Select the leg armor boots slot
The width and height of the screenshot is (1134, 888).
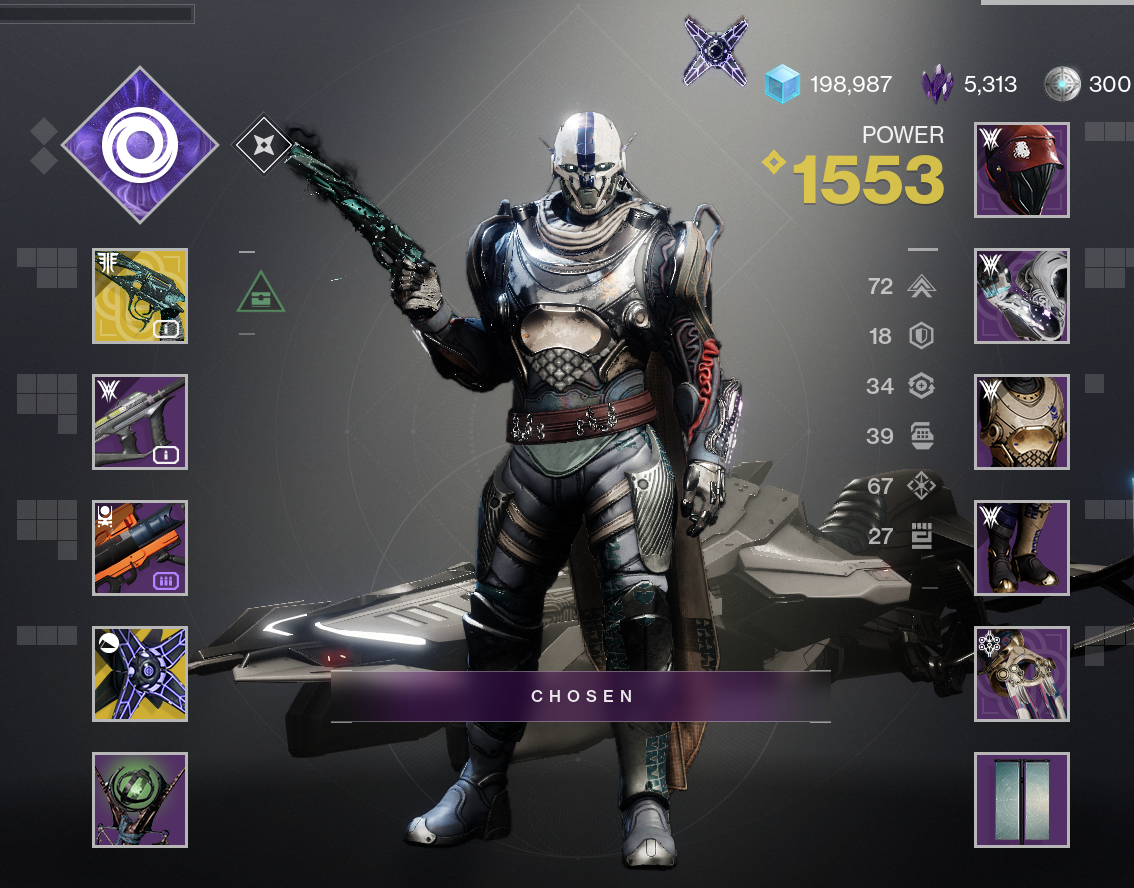click(x=1022, y=548)
